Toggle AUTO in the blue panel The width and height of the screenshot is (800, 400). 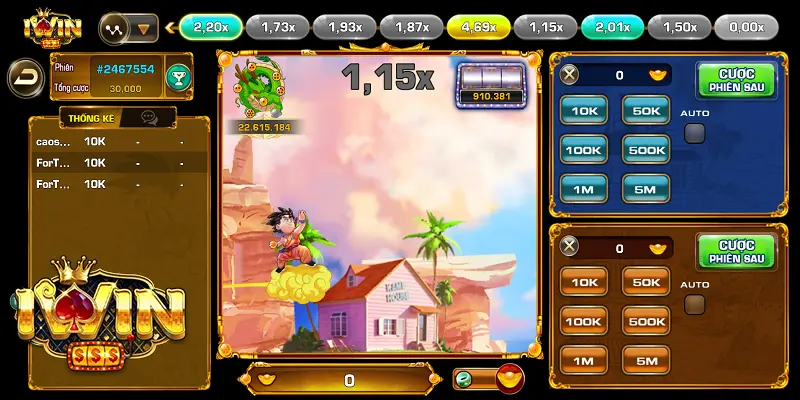694,133
